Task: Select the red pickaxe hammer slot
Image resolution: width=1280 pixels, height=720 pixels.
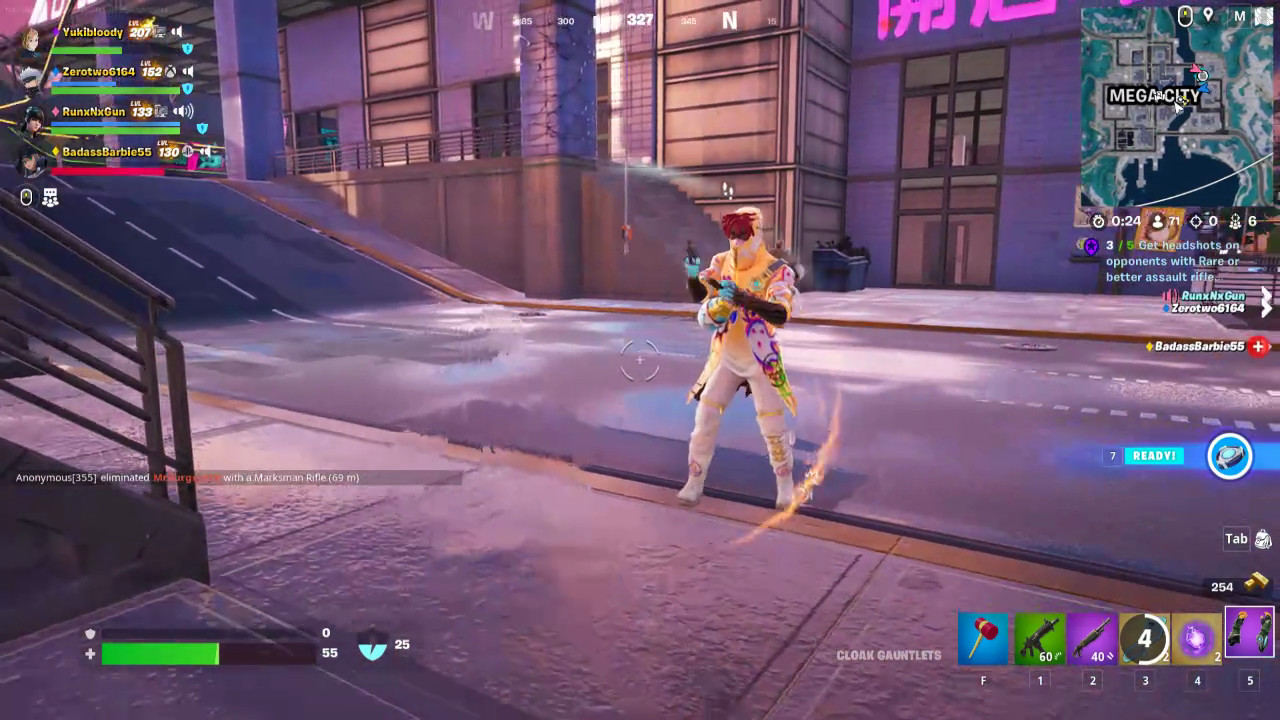Action: click(983, 638)
